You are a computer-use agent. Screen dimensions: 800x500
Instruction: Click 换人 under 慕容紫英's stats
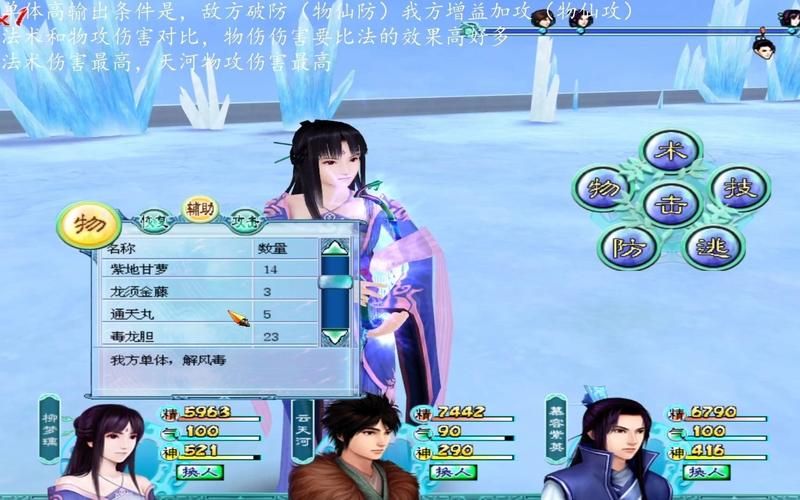pos(708,471)
